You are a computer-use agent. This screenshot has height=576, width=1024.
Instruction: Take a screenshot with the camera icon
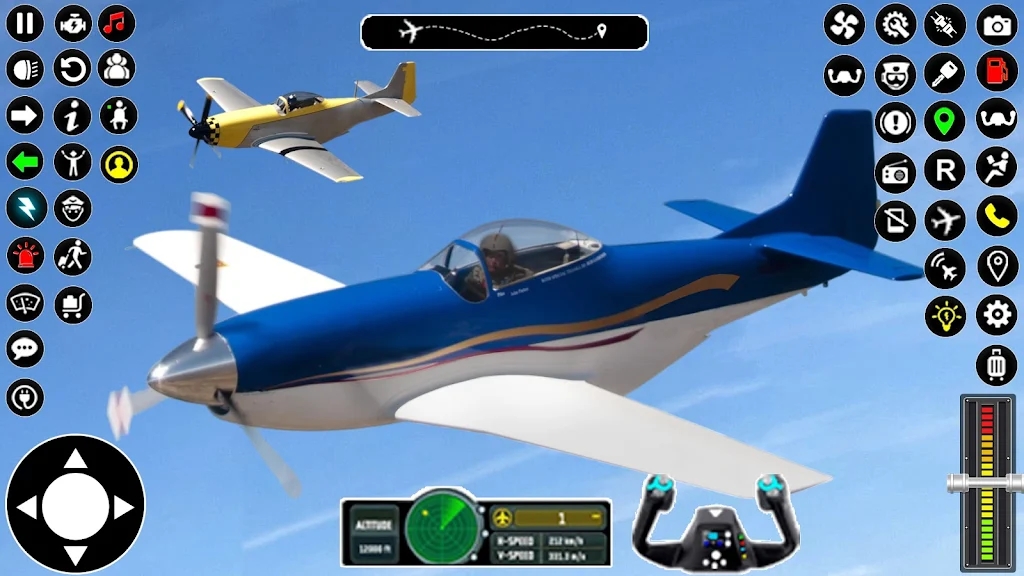[996, 25]
